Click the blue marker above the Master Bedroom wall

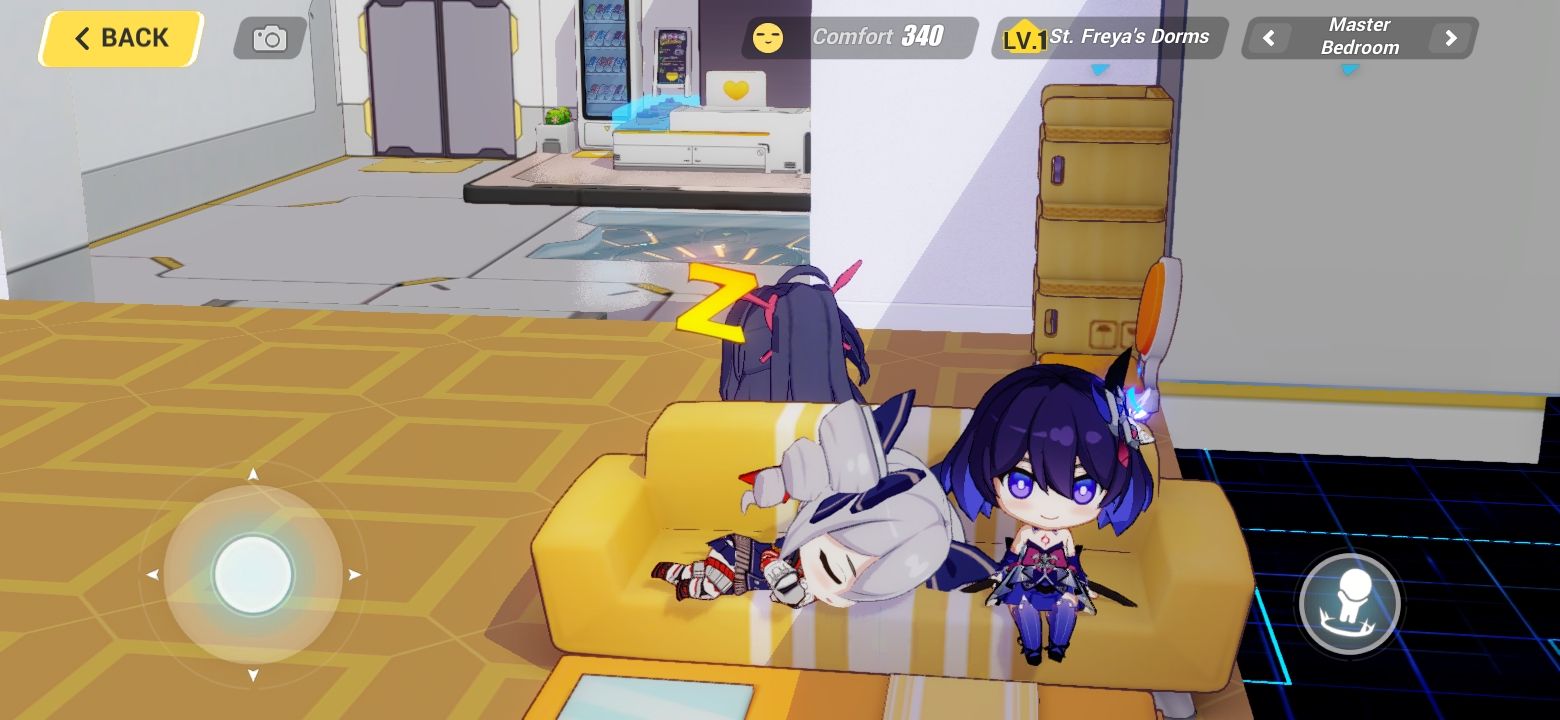(1350, 71)
